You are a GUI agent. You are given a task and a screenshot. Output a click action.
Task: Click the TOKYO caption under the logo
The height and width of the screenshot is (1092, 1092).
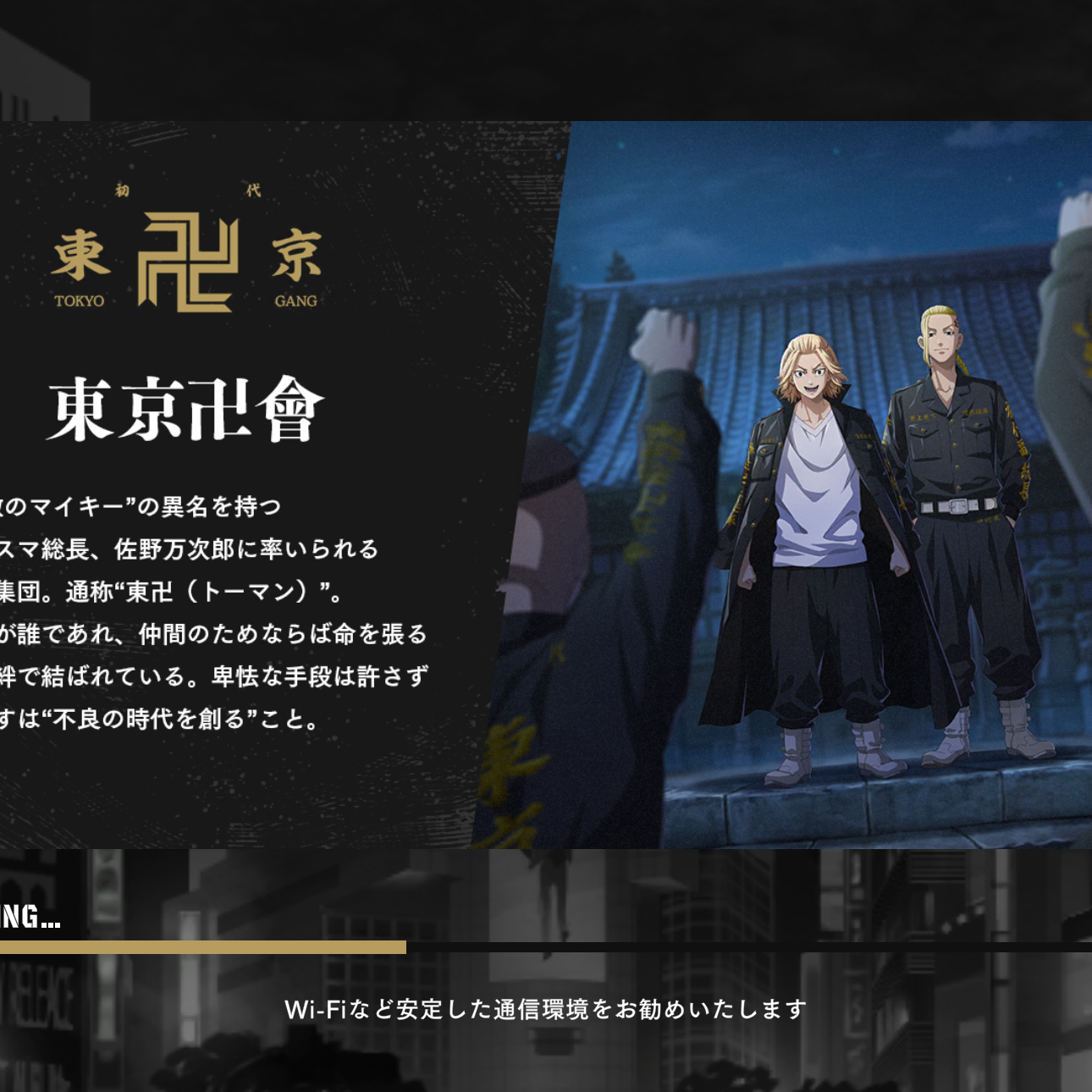point(78,301)
